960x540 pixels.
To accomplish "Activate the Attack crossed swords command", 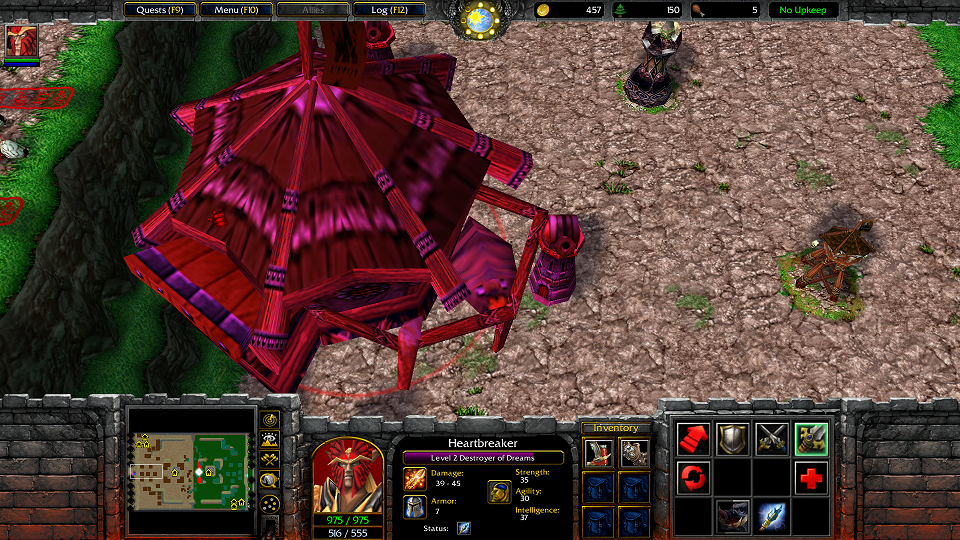I will 772,438.
